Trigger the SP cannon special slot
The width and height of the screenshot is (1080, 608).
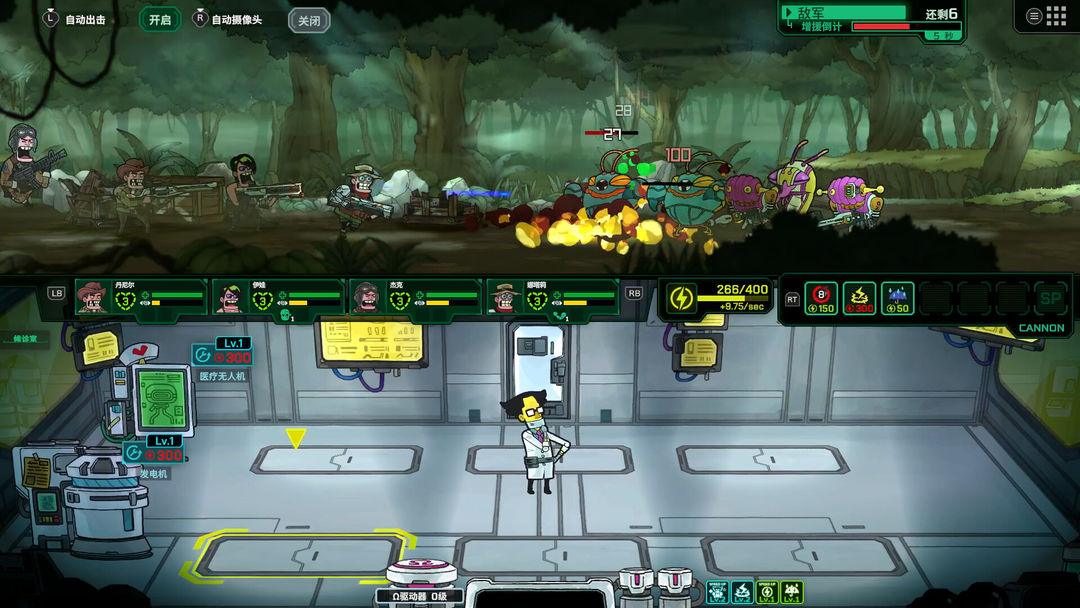click(1050, 298)
